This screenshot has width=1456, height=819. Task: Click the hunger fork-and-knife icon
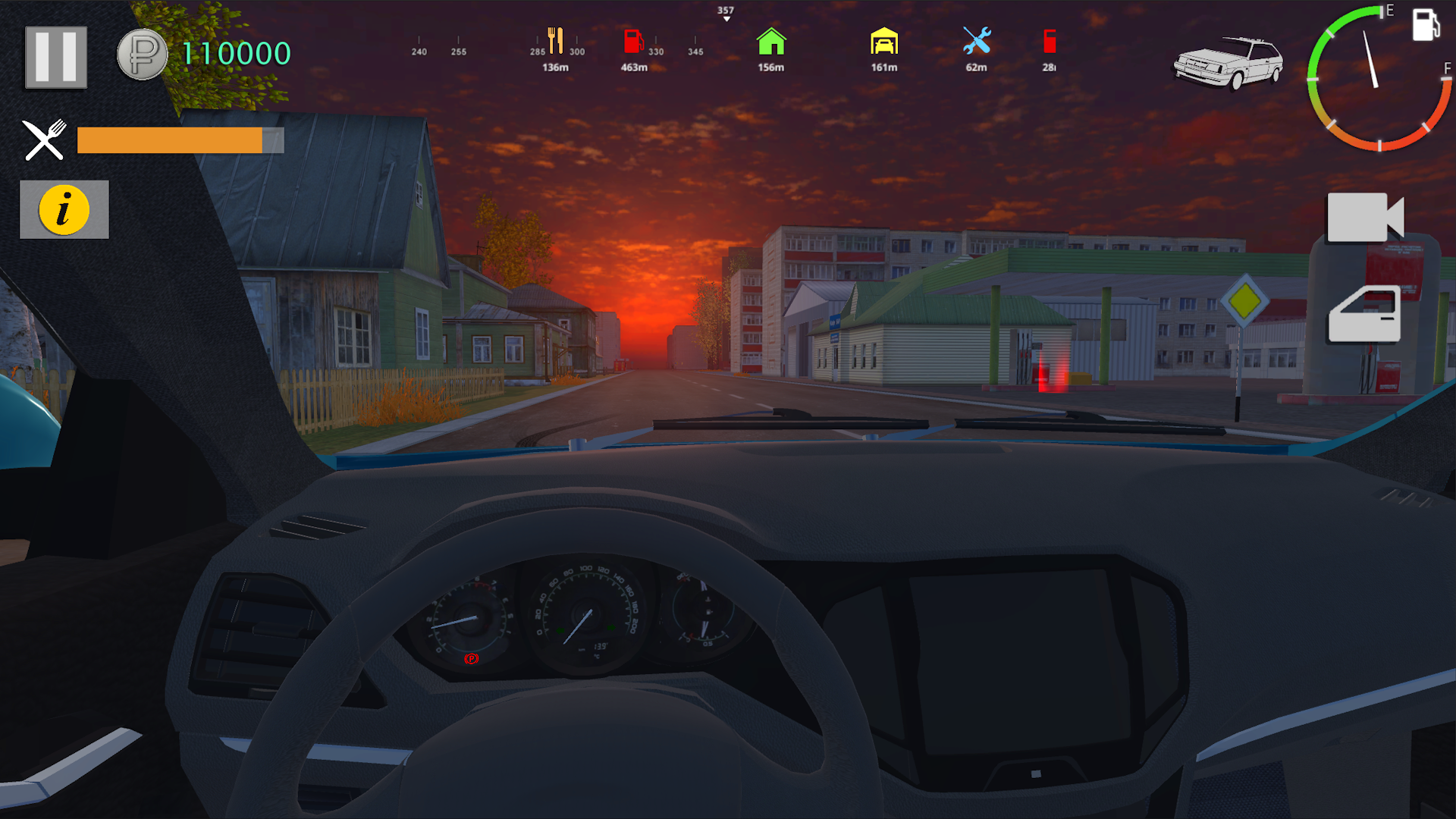(47, 139)
